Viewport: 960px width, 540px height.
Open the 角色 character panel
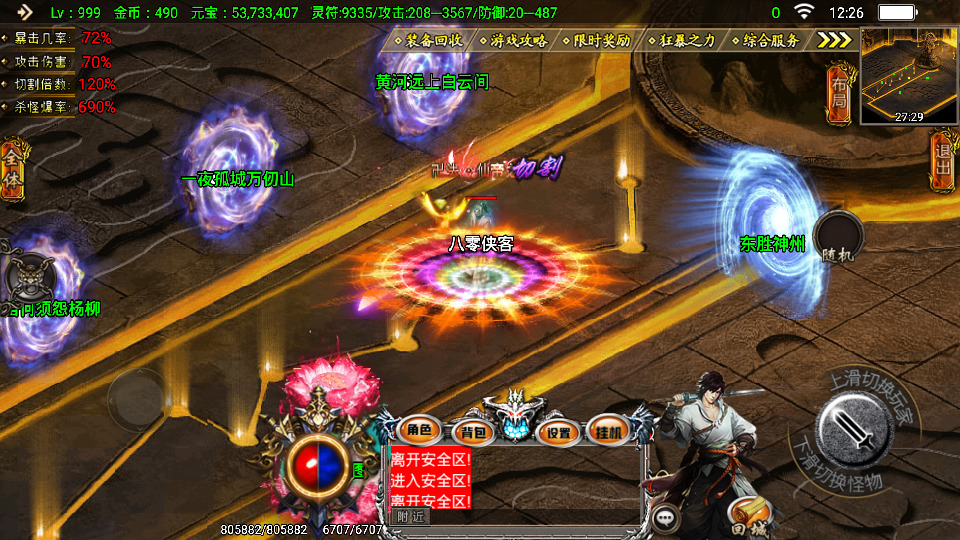click(418, 431)
